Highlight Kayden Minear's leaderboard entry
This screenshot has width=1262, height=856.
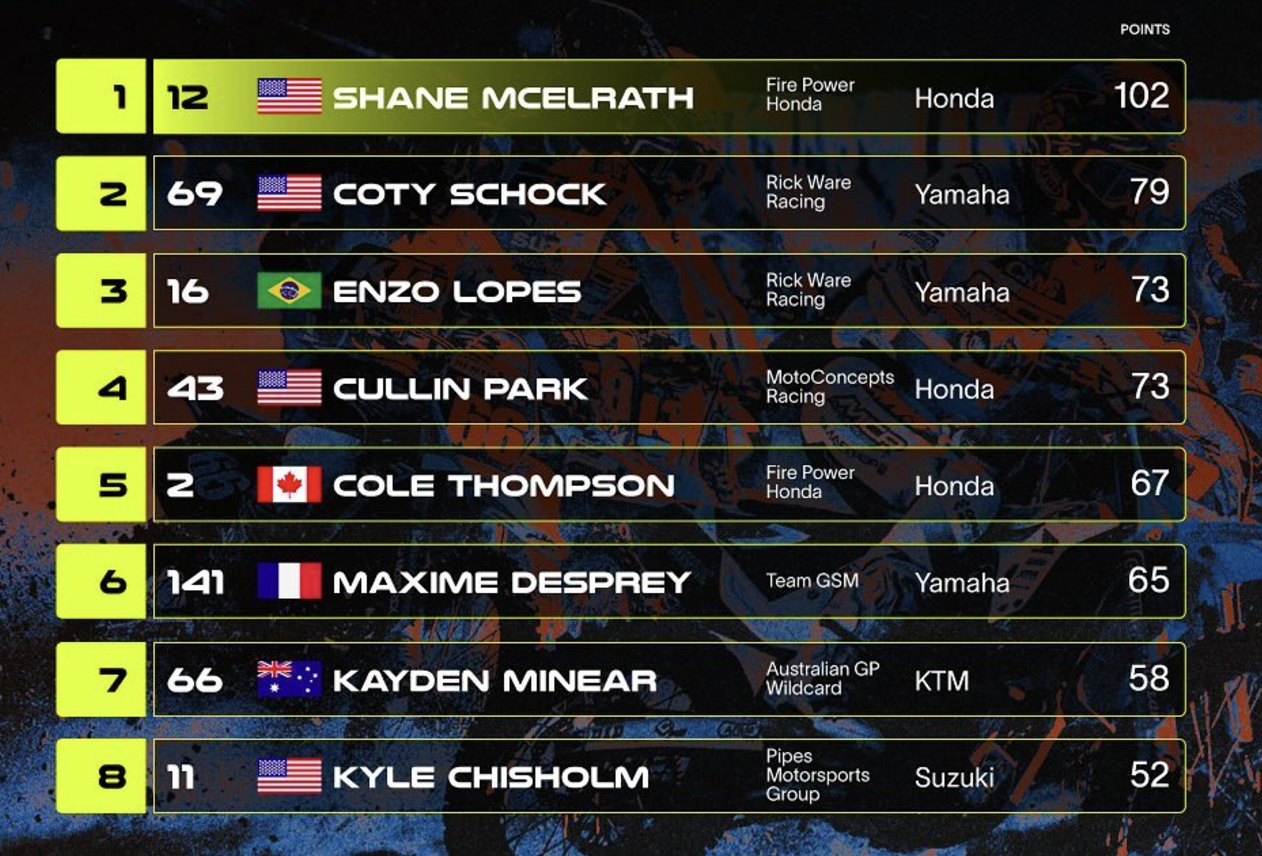[494, 680]
